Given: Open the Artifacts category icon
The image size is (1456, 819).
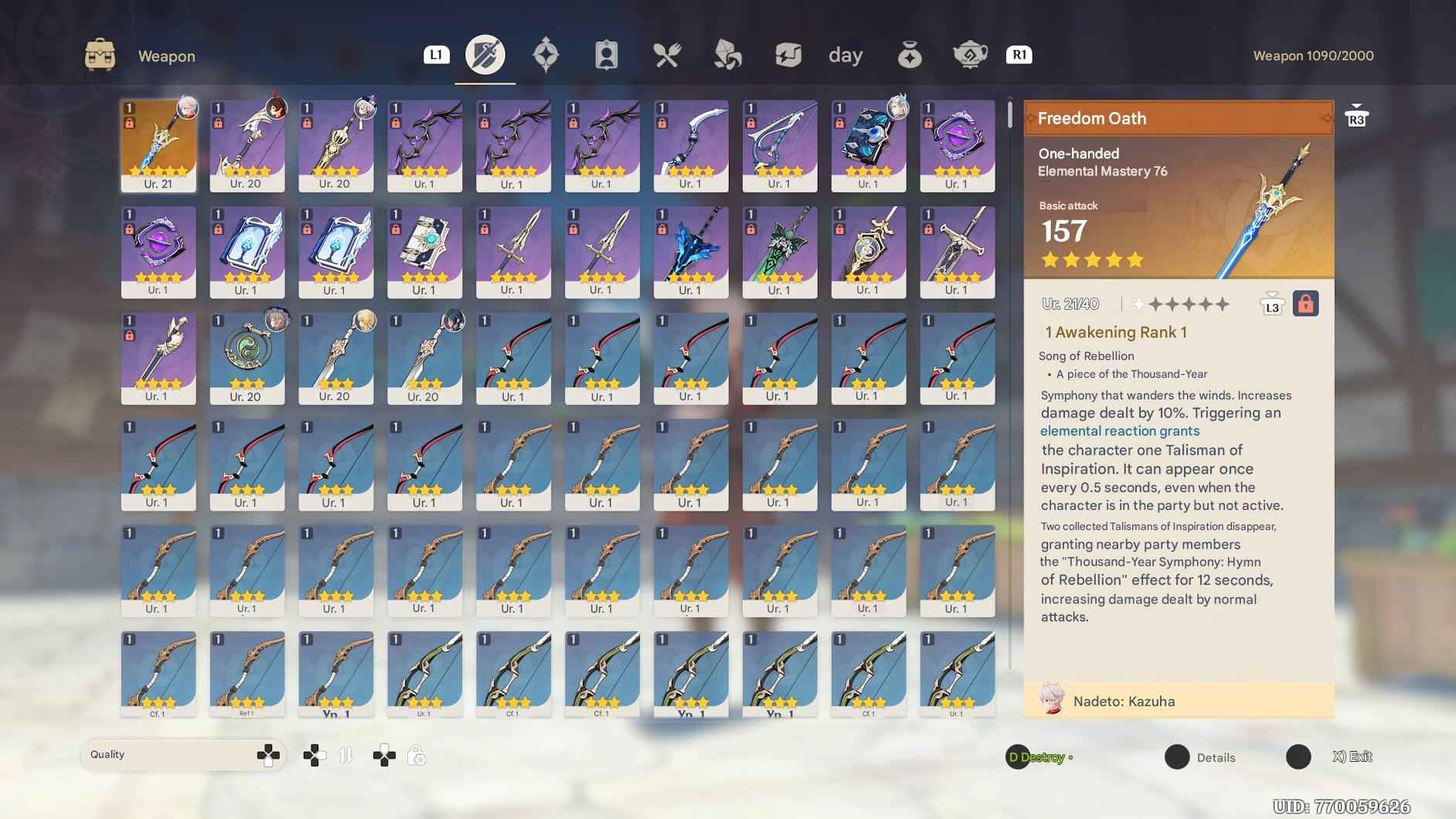Looking at the screenshot, I should (x=547, y=53).
